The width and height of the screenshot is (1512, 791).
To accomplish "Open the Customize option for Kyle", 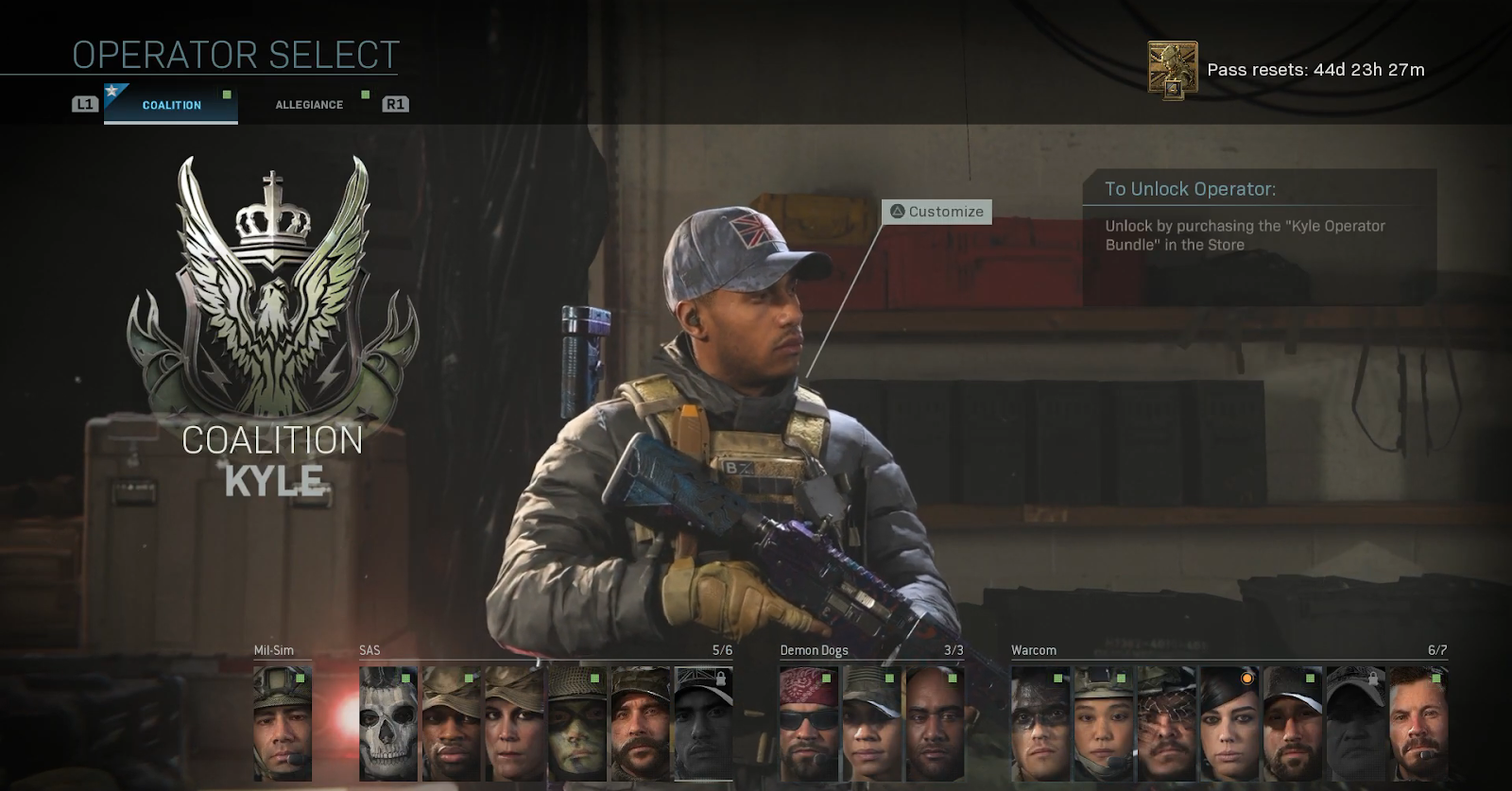I will [936, 212].
